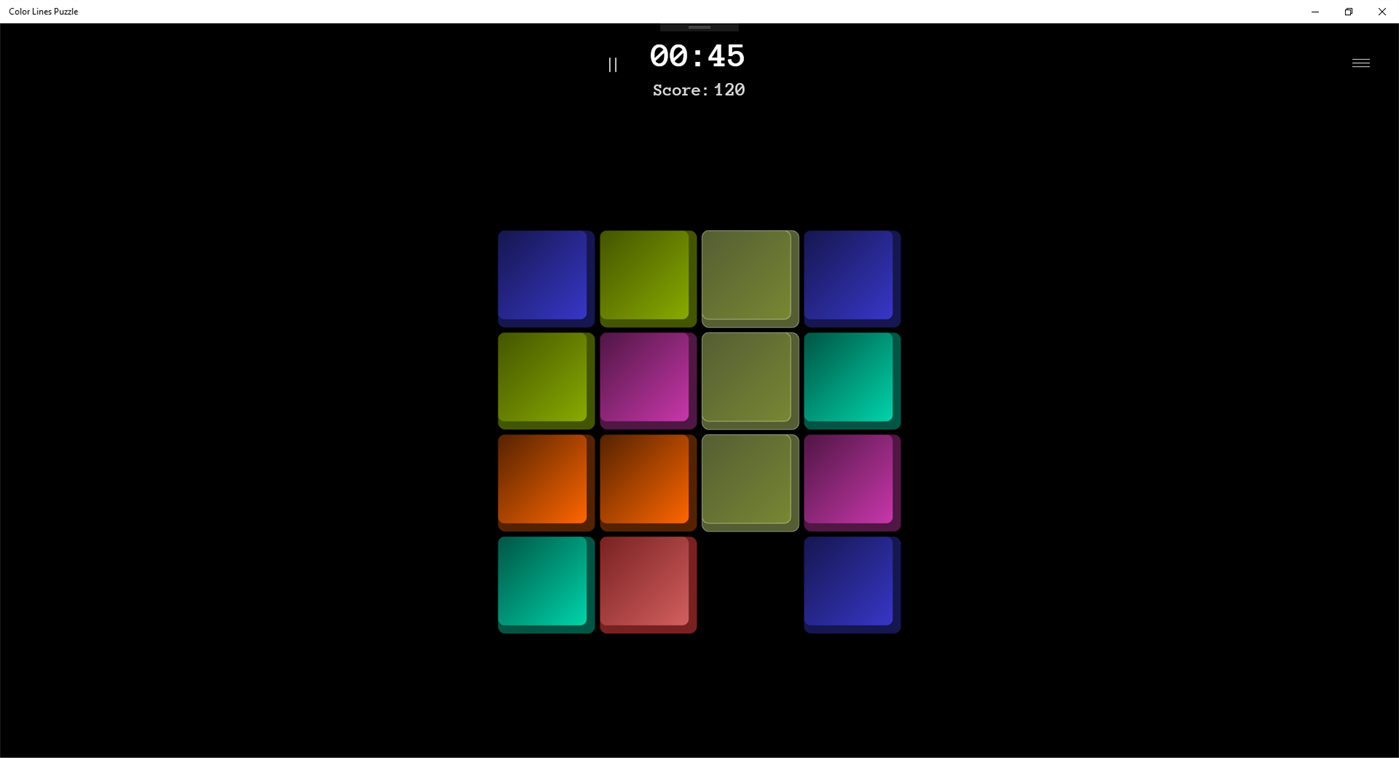Select the yellow-green tile in the top row
The height and width of the screenshot is (758, 1399).
(x=647, y=277)
